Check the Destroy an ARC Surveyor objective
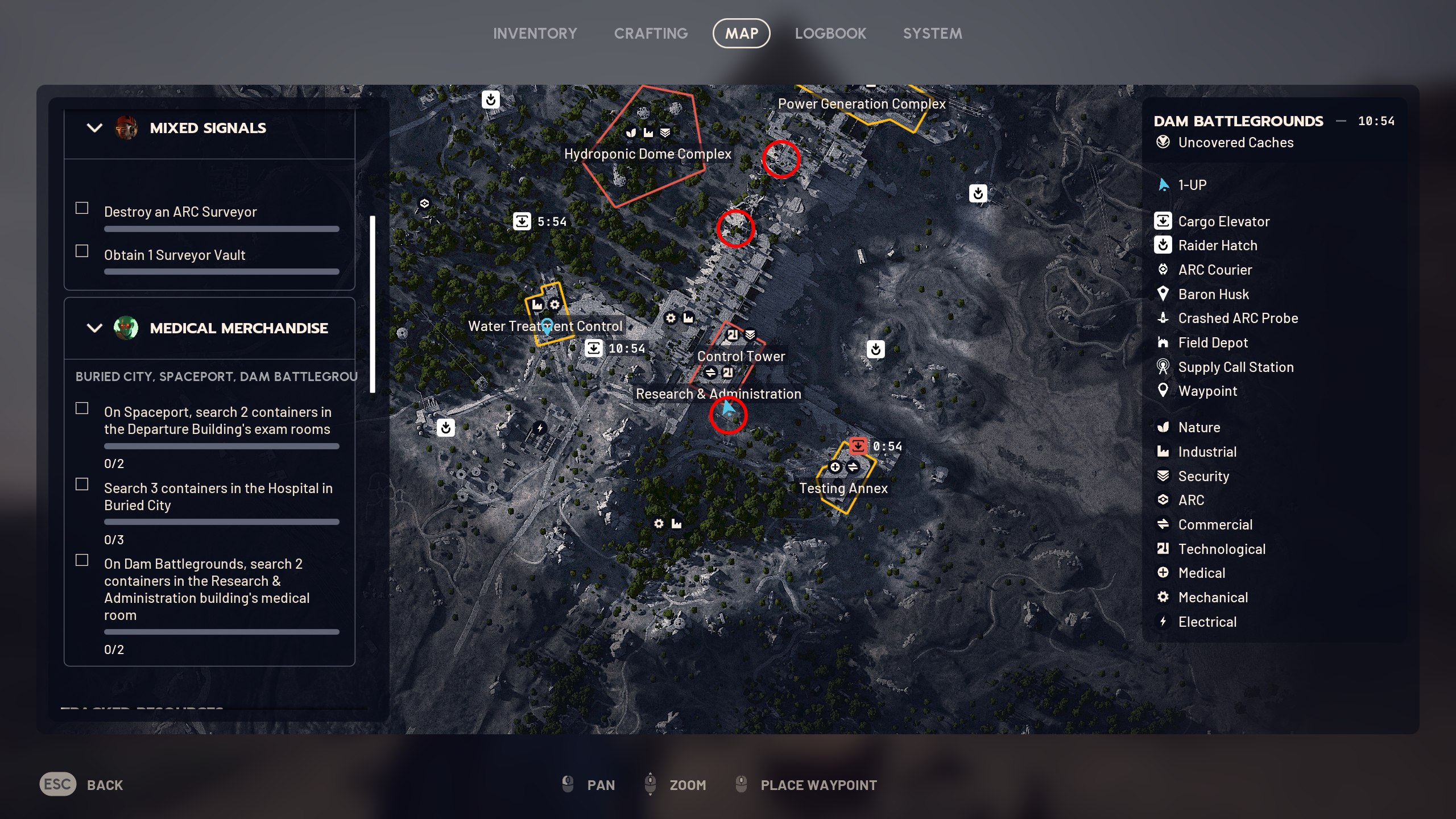 pos(81,208)
